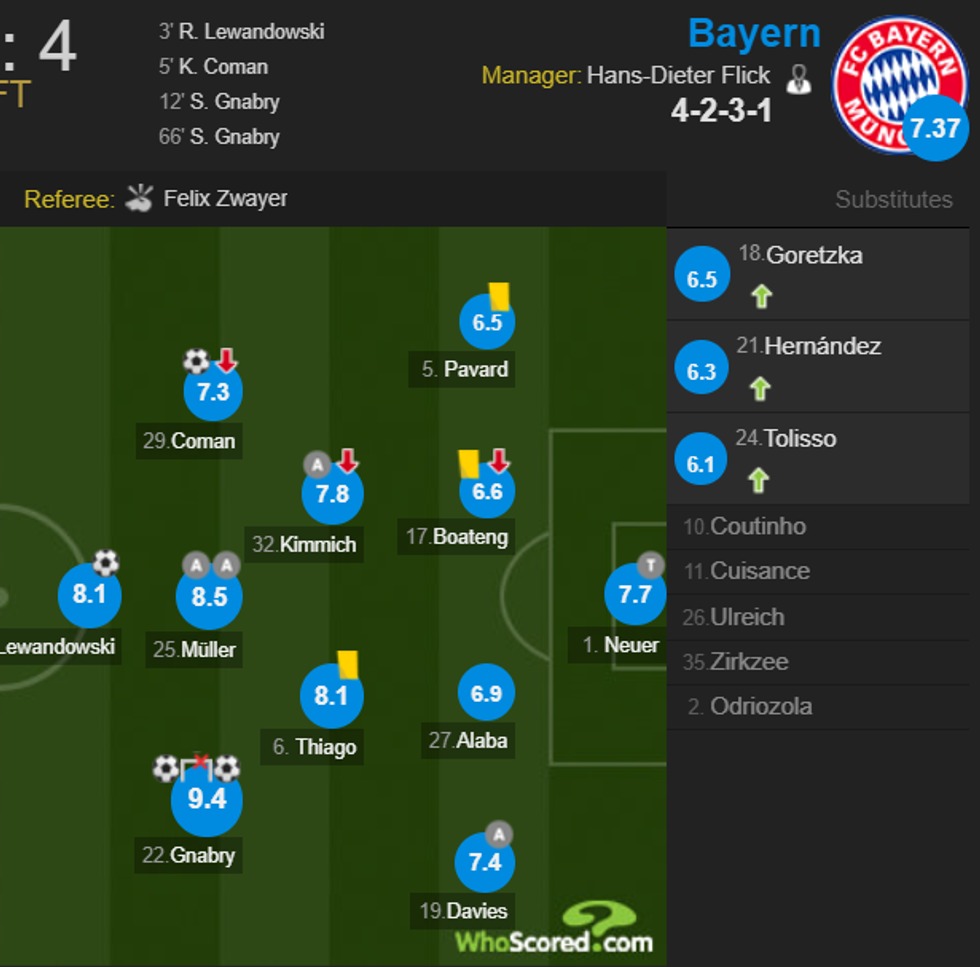
Task: Open Thiago's 8.1 rating bubble
Action: tap(331, 695)
